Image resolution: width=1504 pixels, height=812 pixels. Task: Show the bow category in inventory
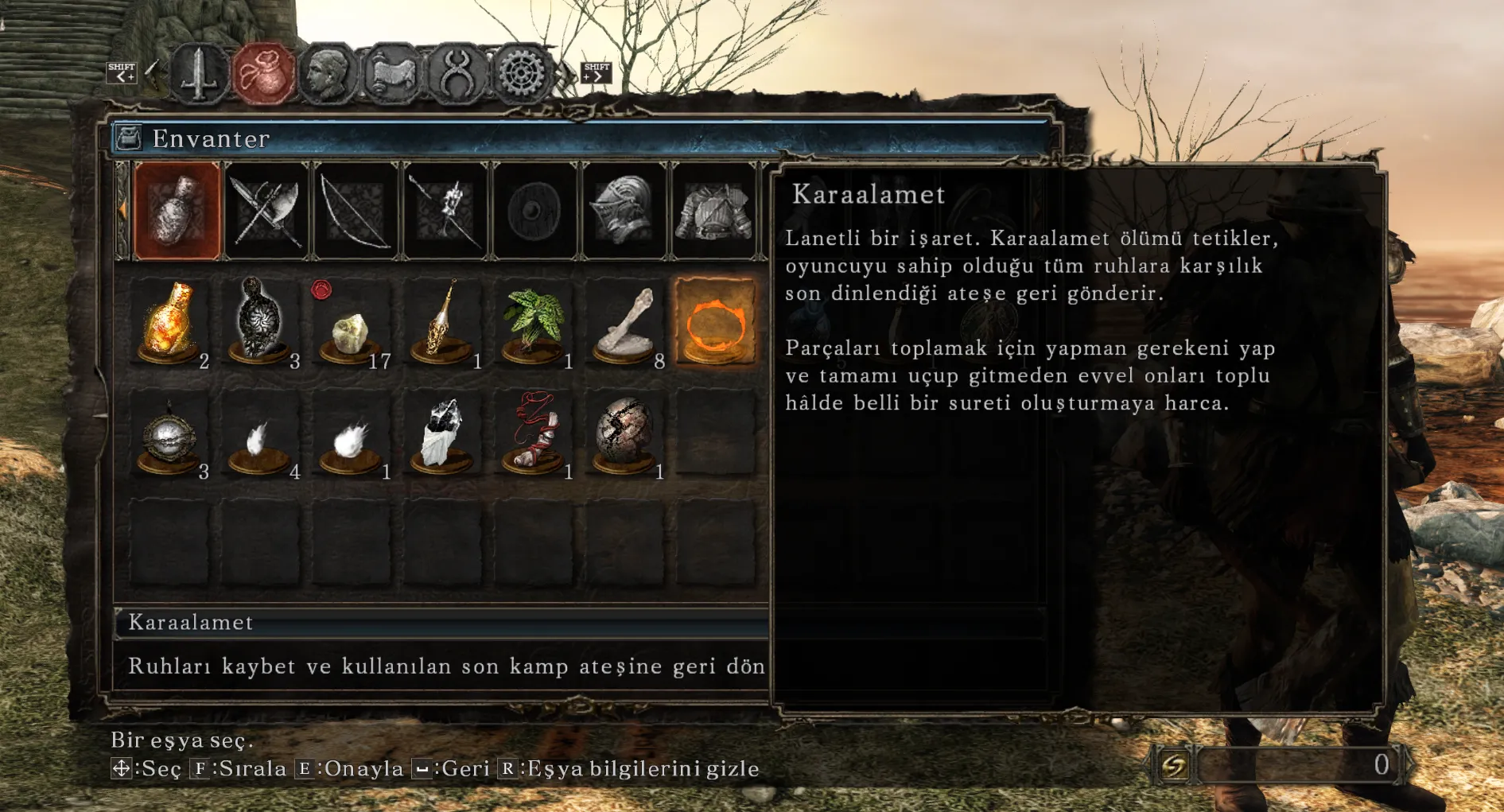[x=356, y=211]
